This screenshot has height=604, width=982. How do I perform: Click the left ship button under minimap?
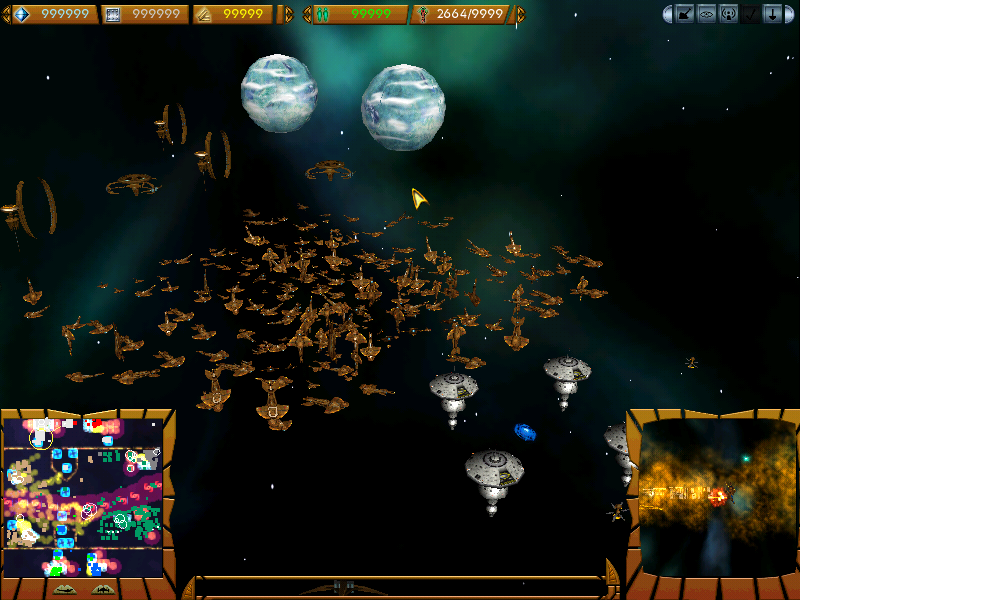click(x=63, y=589)
